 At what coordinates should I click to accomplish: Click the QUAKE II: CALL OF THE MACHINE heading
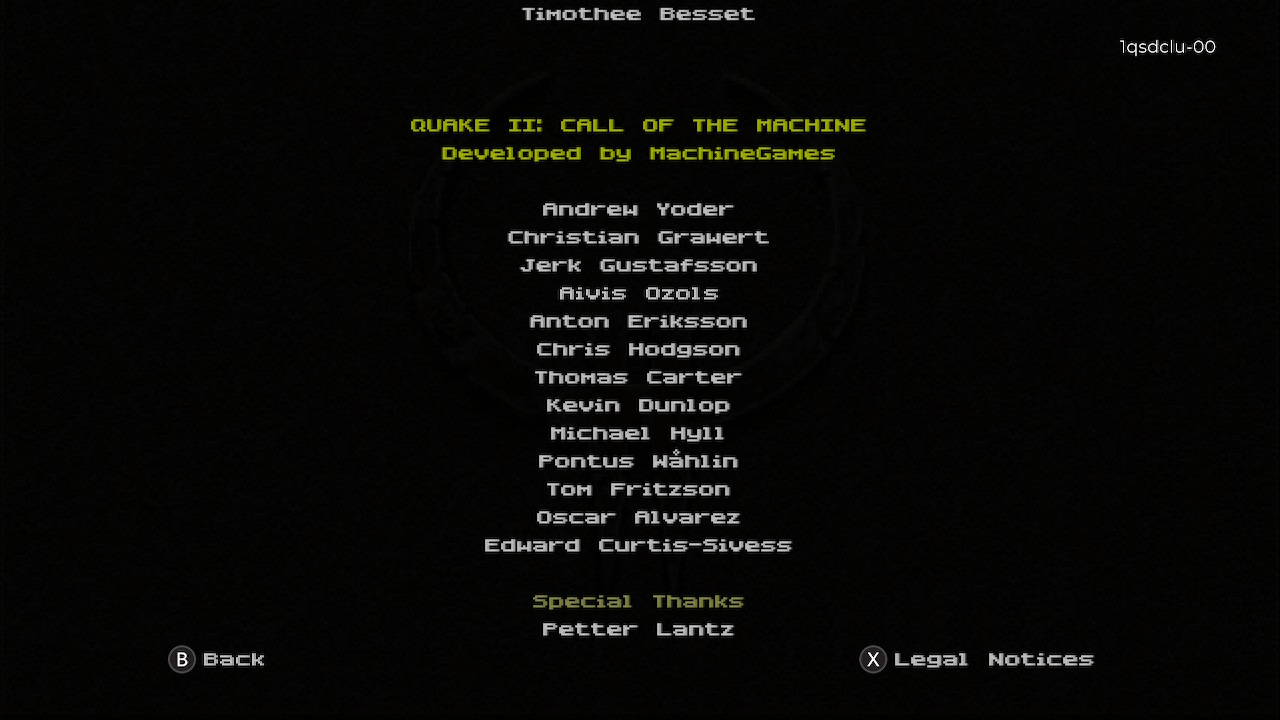pyautogui.click(x=638, y=125)
